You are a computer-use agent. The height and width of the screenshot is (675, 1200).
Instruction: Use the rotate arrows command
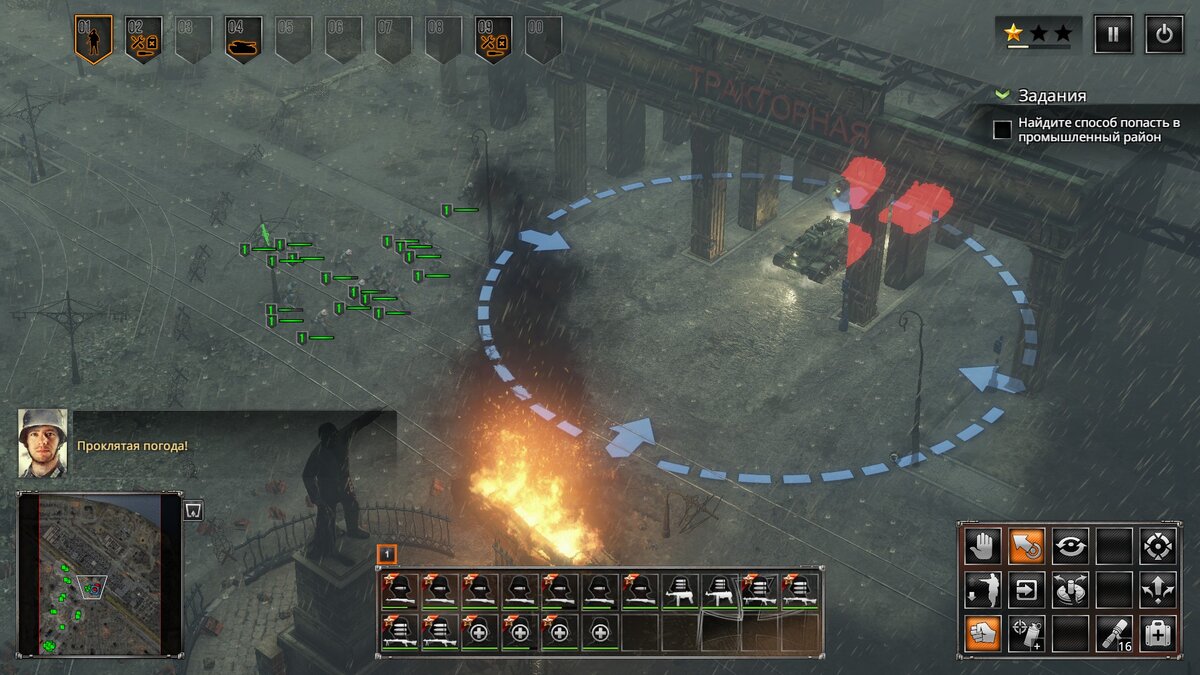coord(1071,546)
